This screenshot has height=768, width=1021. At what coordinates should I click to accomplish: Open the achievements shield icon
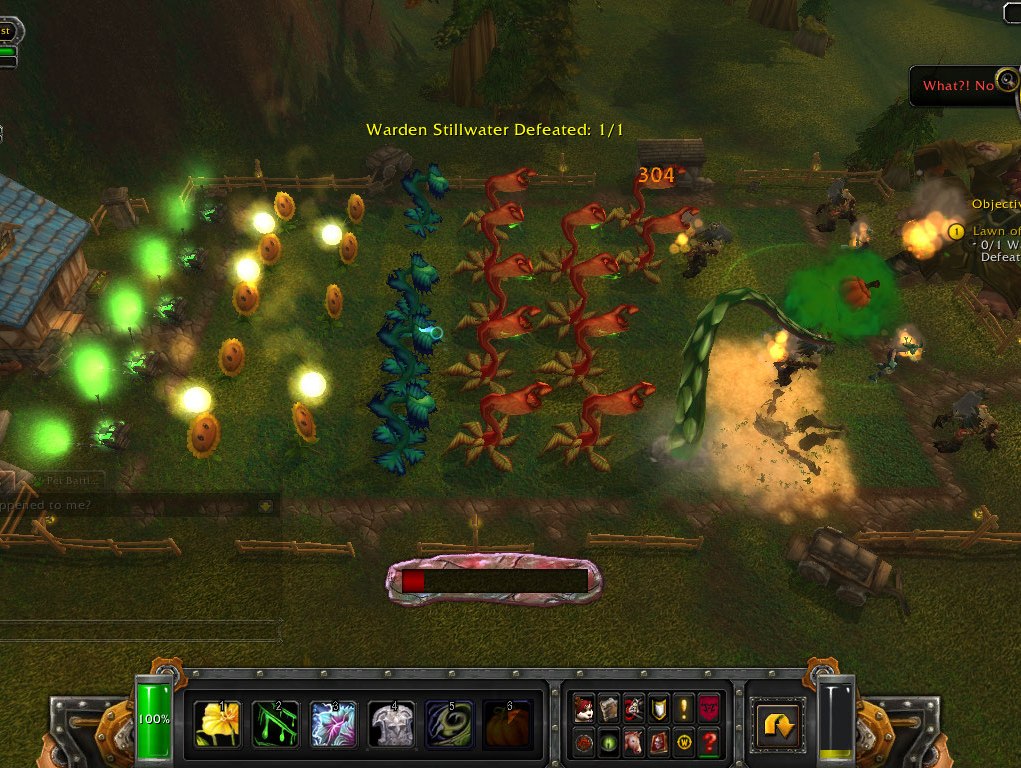click(x=657, y=709)
